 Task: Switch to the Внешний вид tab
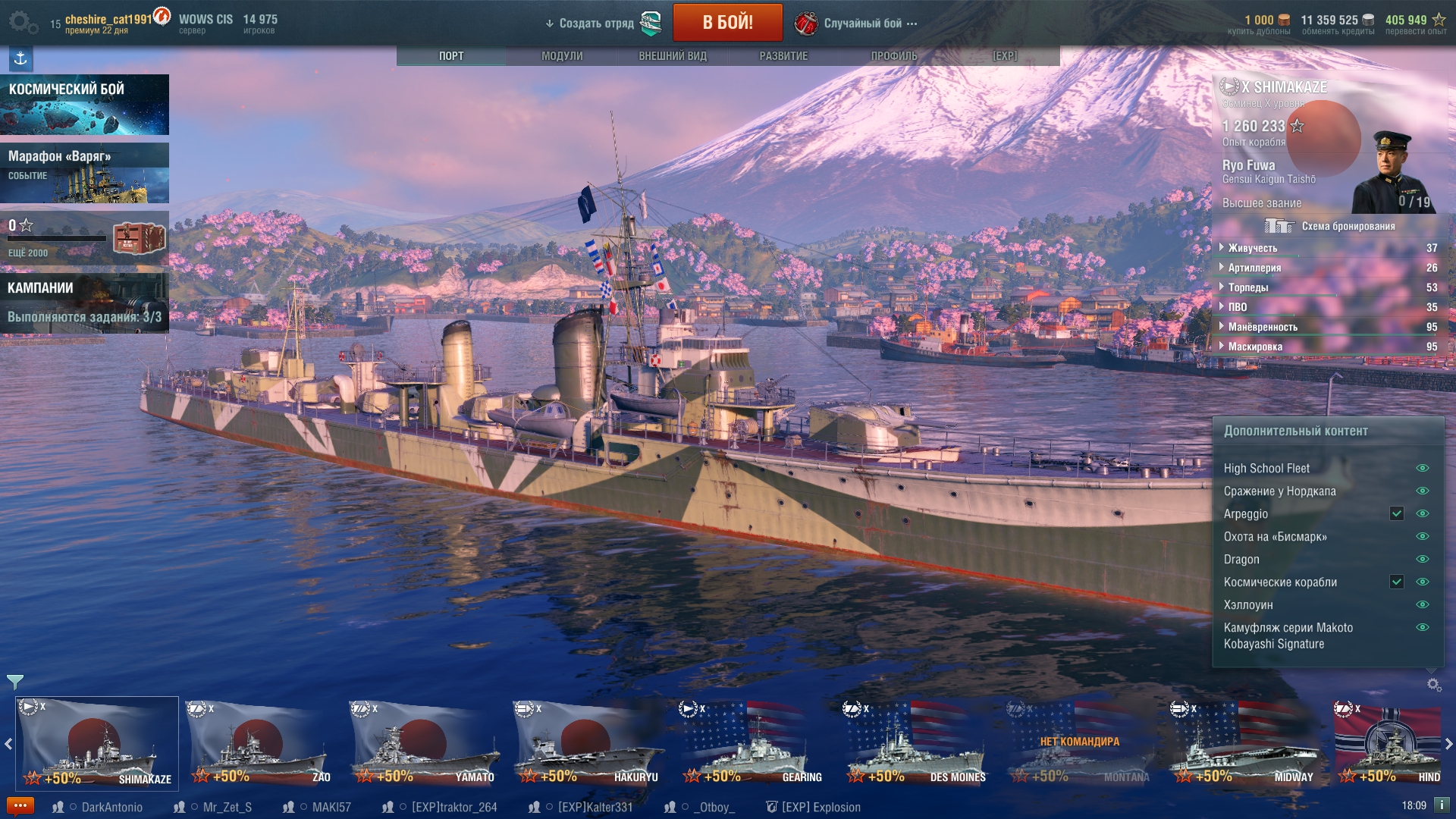[x=673, y=56]
